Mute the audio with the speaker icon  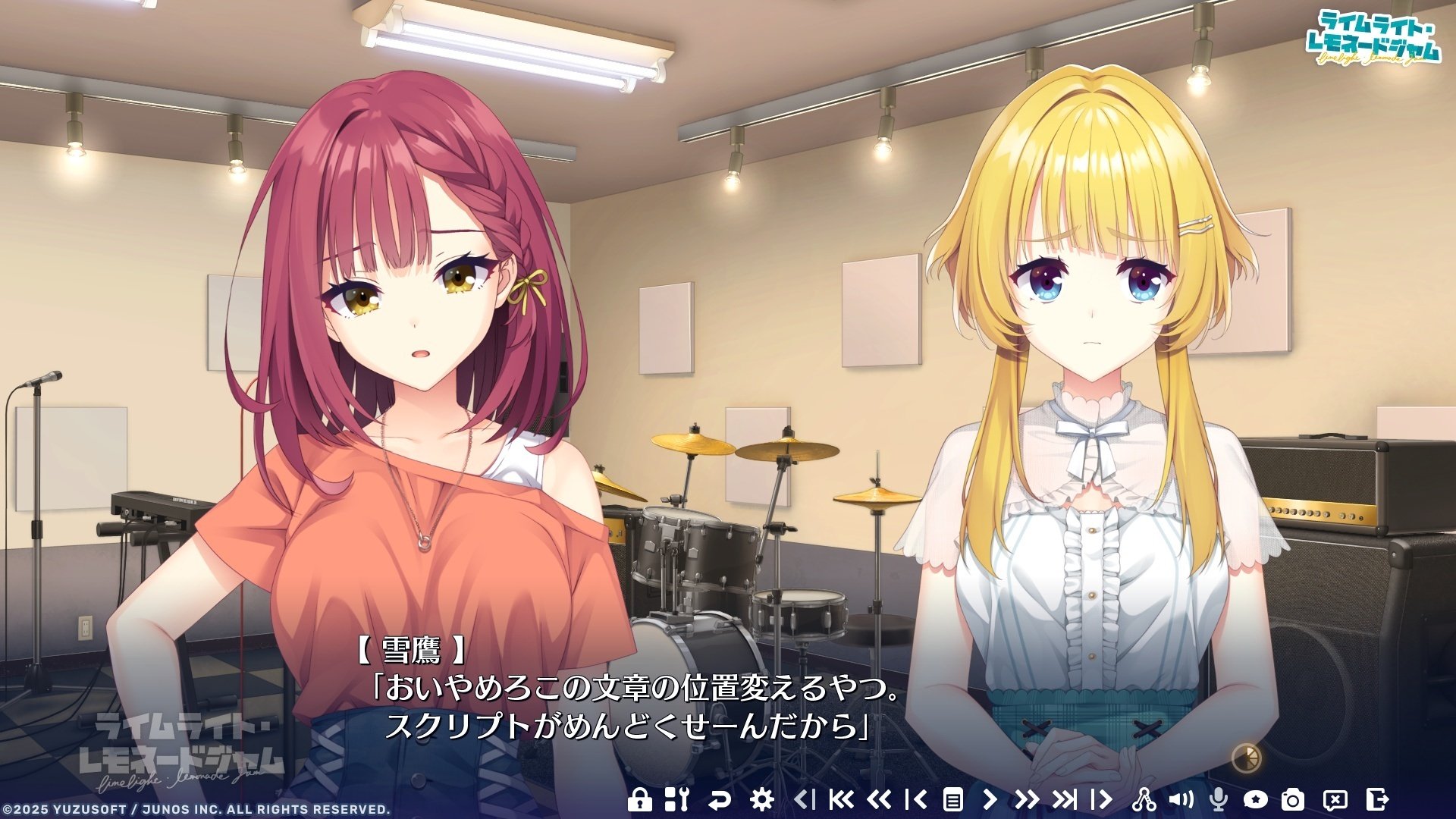coord(1181,799)
